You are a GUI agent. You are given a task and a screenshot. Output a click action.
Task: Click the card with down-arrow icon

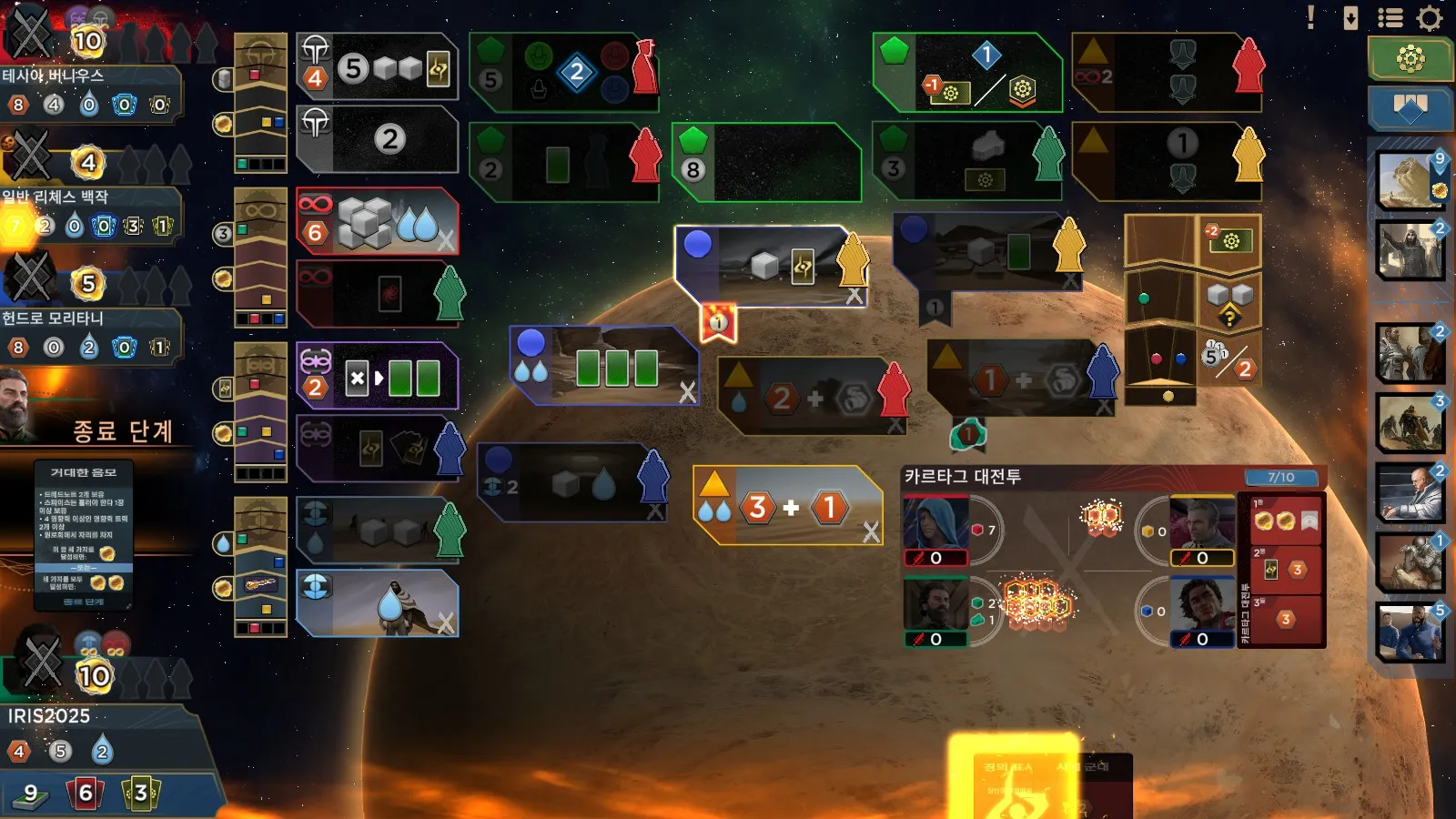[x=1351, y=18]
